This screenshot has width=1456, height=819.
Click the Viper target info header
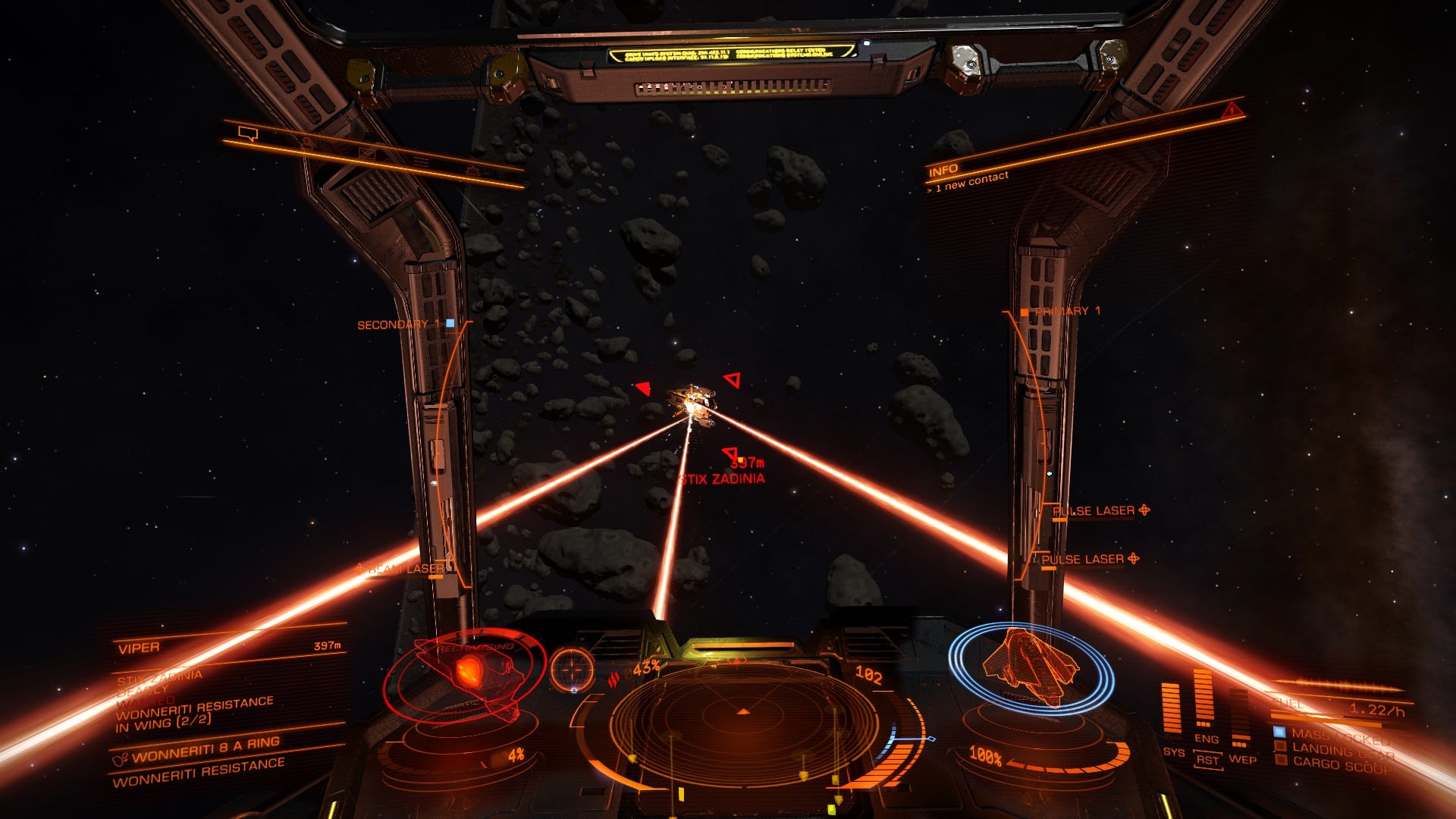point(139,648)
